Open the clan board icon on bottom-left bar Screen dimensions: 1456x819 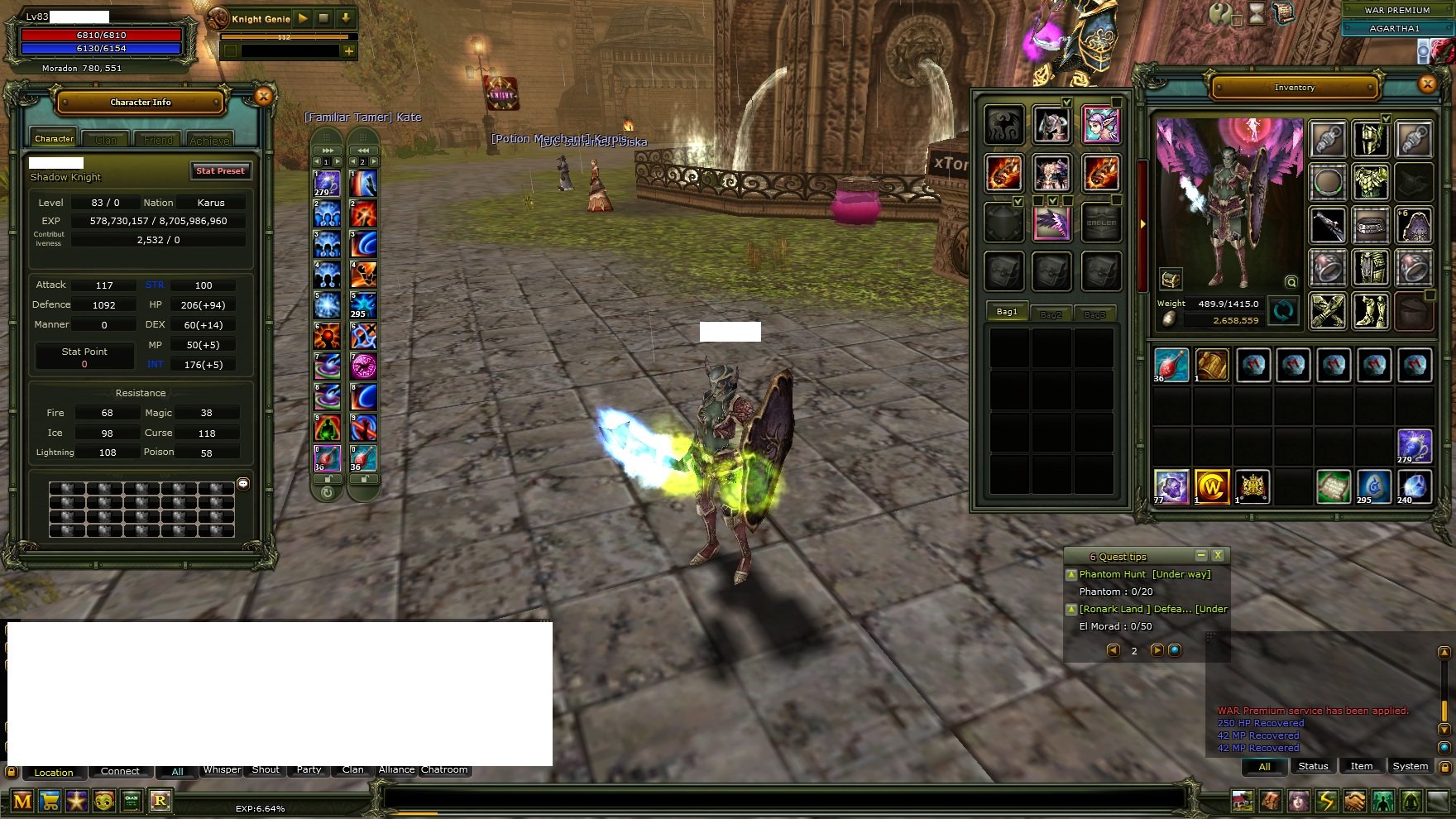click(132, 800)
